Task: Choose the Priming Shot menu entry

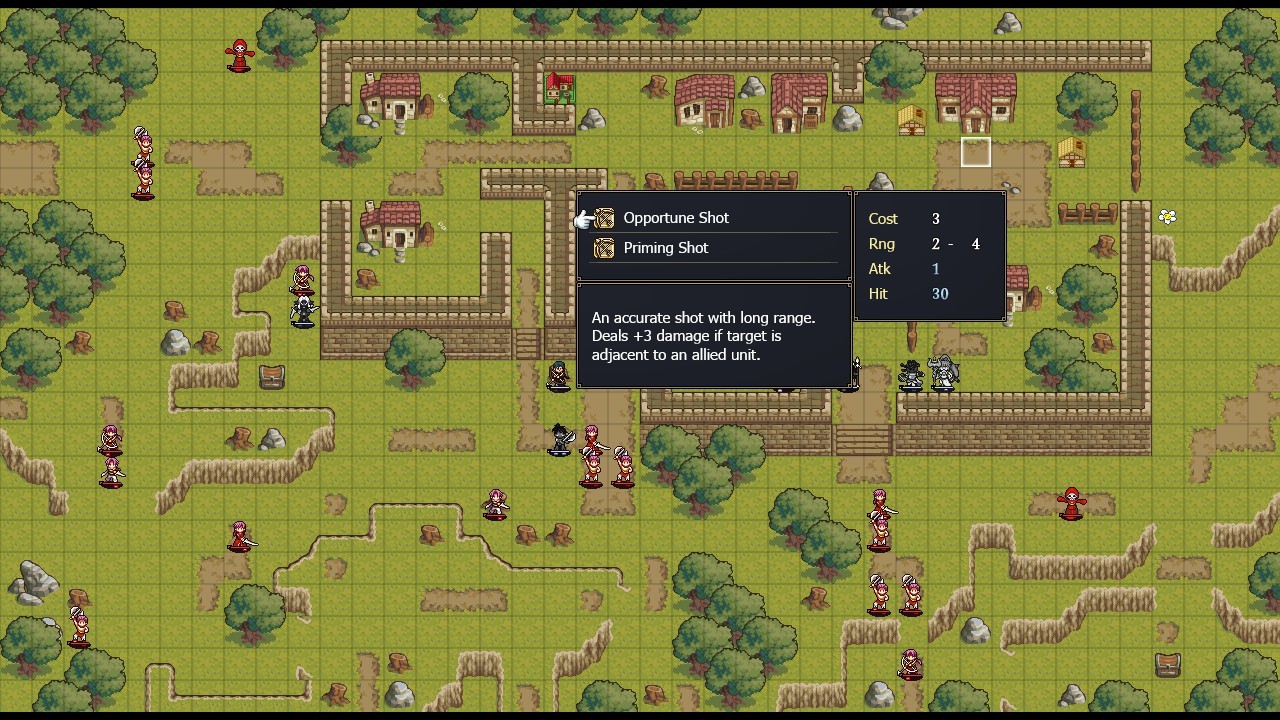Action: (x=666, y=247)
